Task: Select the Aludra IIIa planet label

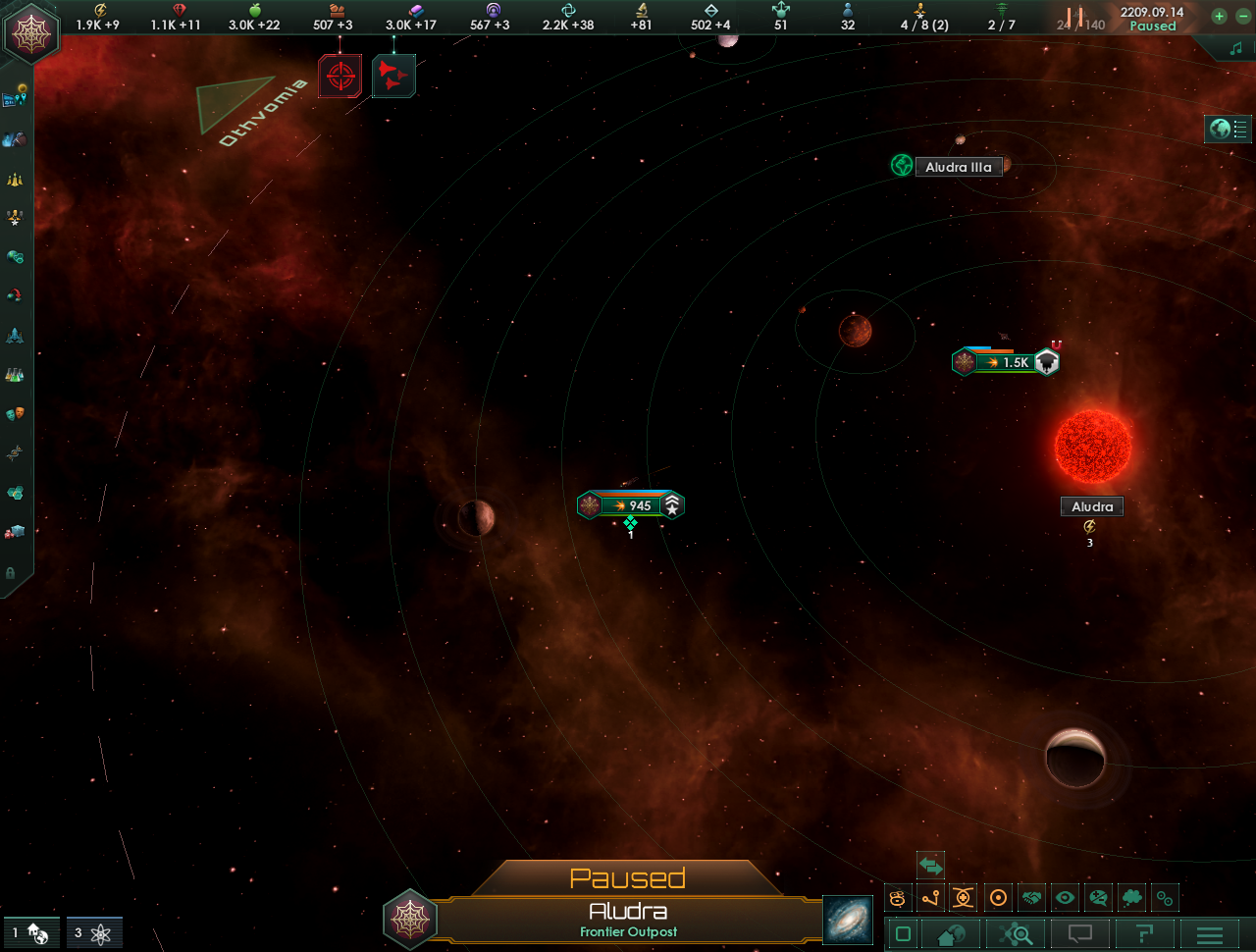Action: point(958,167)
